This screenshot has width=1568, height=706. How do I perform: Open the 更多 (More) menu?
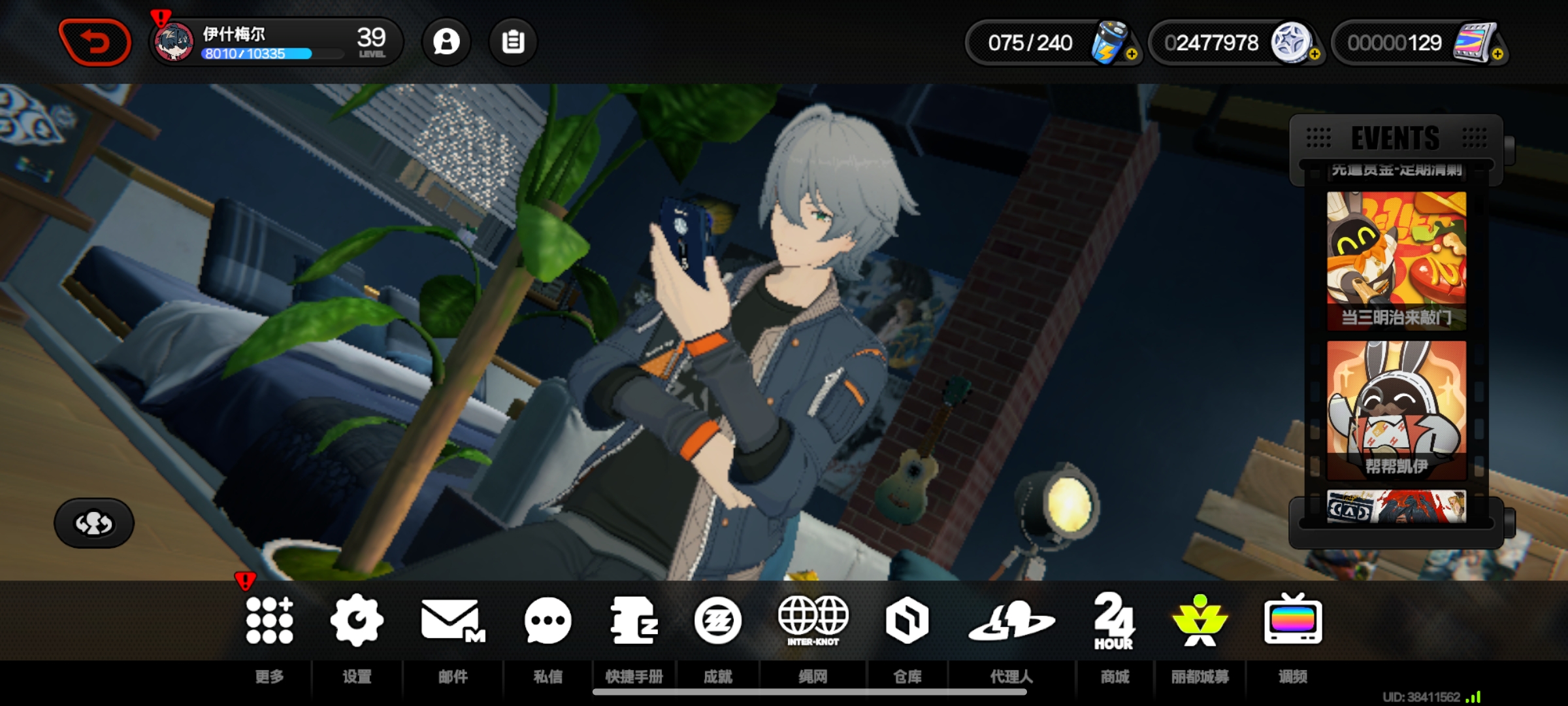pyautogui.click(x=269, y=621)
